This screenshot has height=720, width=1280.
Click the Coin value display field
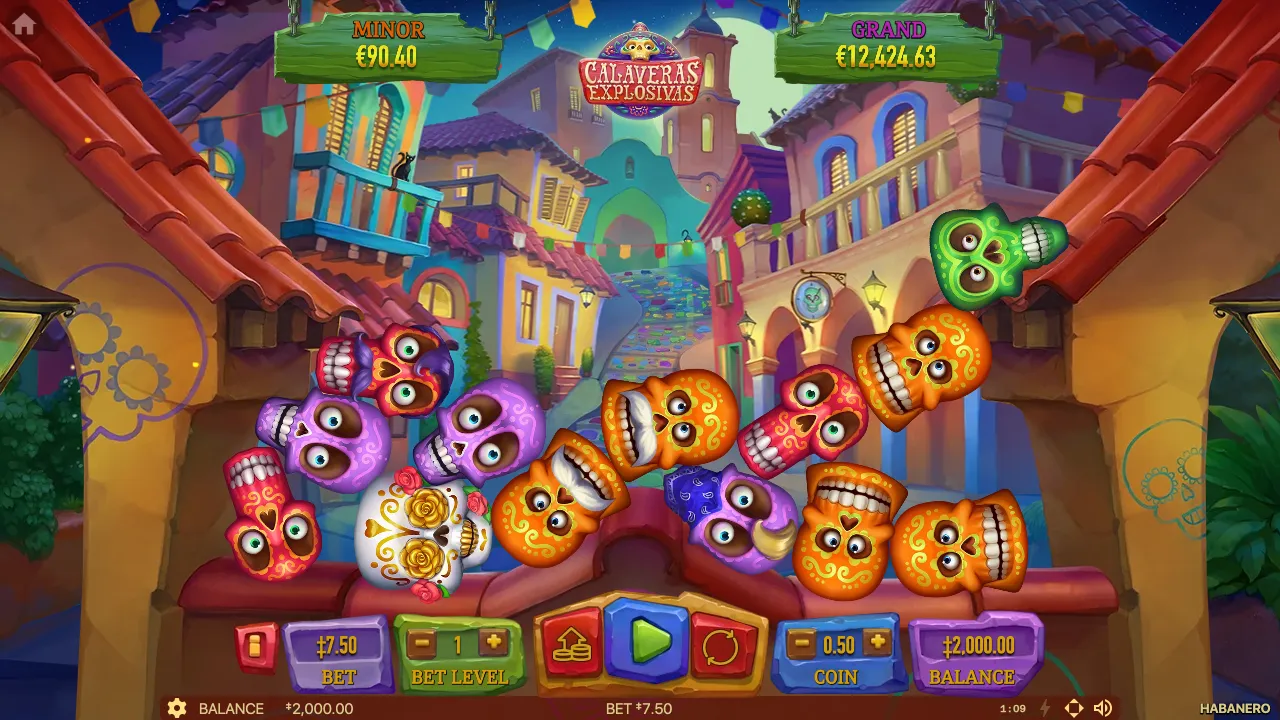click(837, 645)
